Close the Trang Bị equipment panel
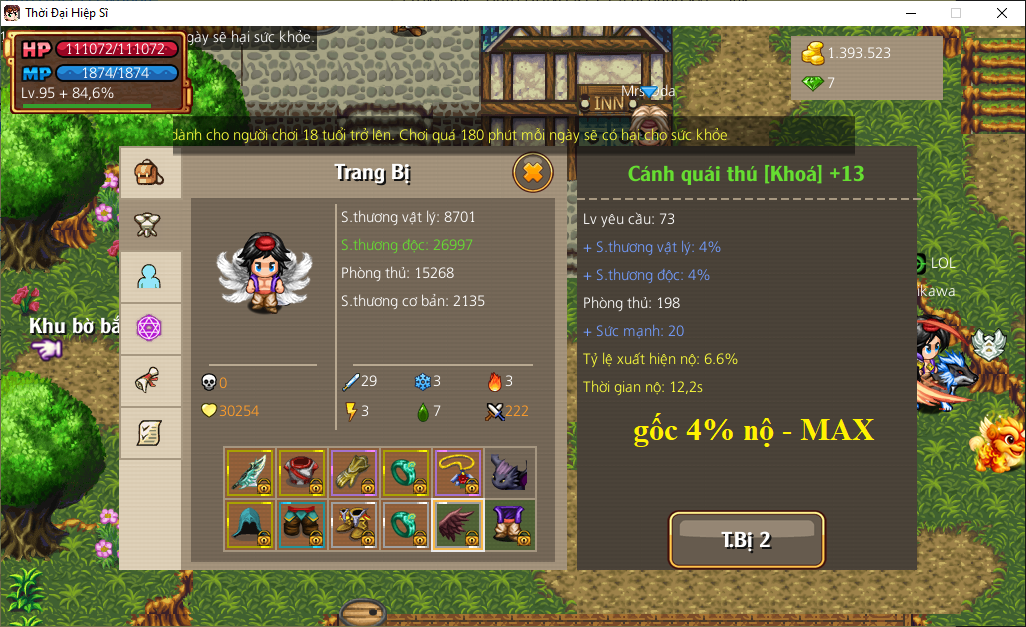 [x=532, y=173]
